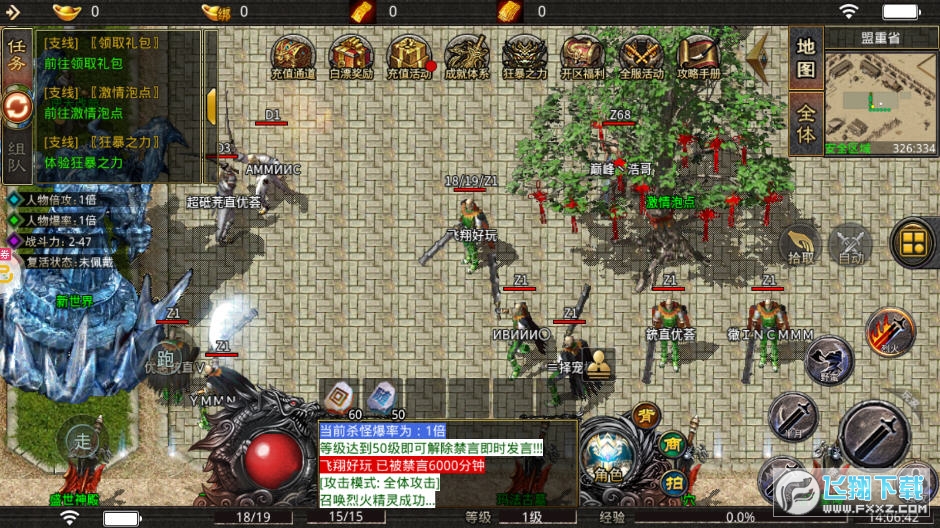Image resolution: width=940 pixels, height=528 pixels.
Task: Open the 角色 character panel
Action: (x=607, y=455)
